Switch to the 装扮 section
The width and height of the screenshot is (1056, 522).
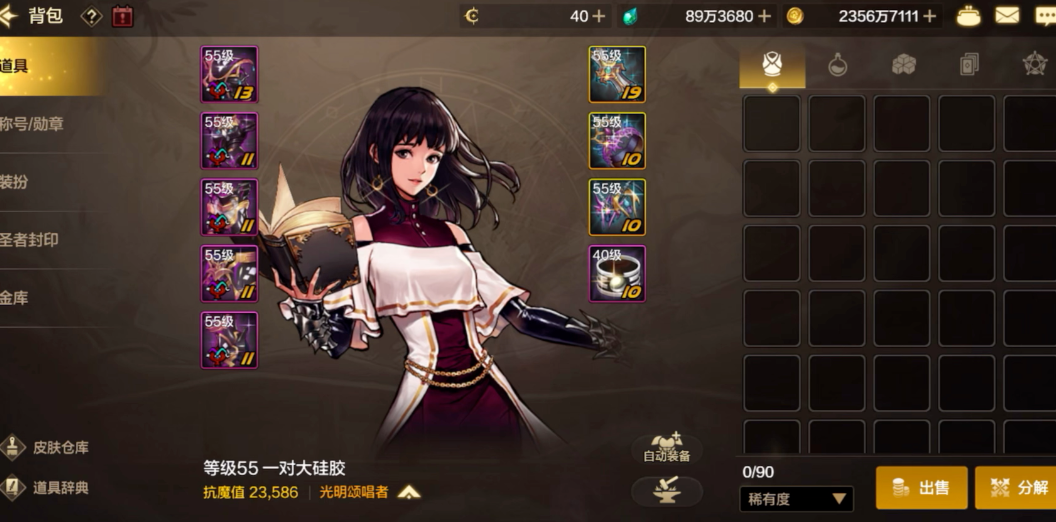click(x=14, y=182)
